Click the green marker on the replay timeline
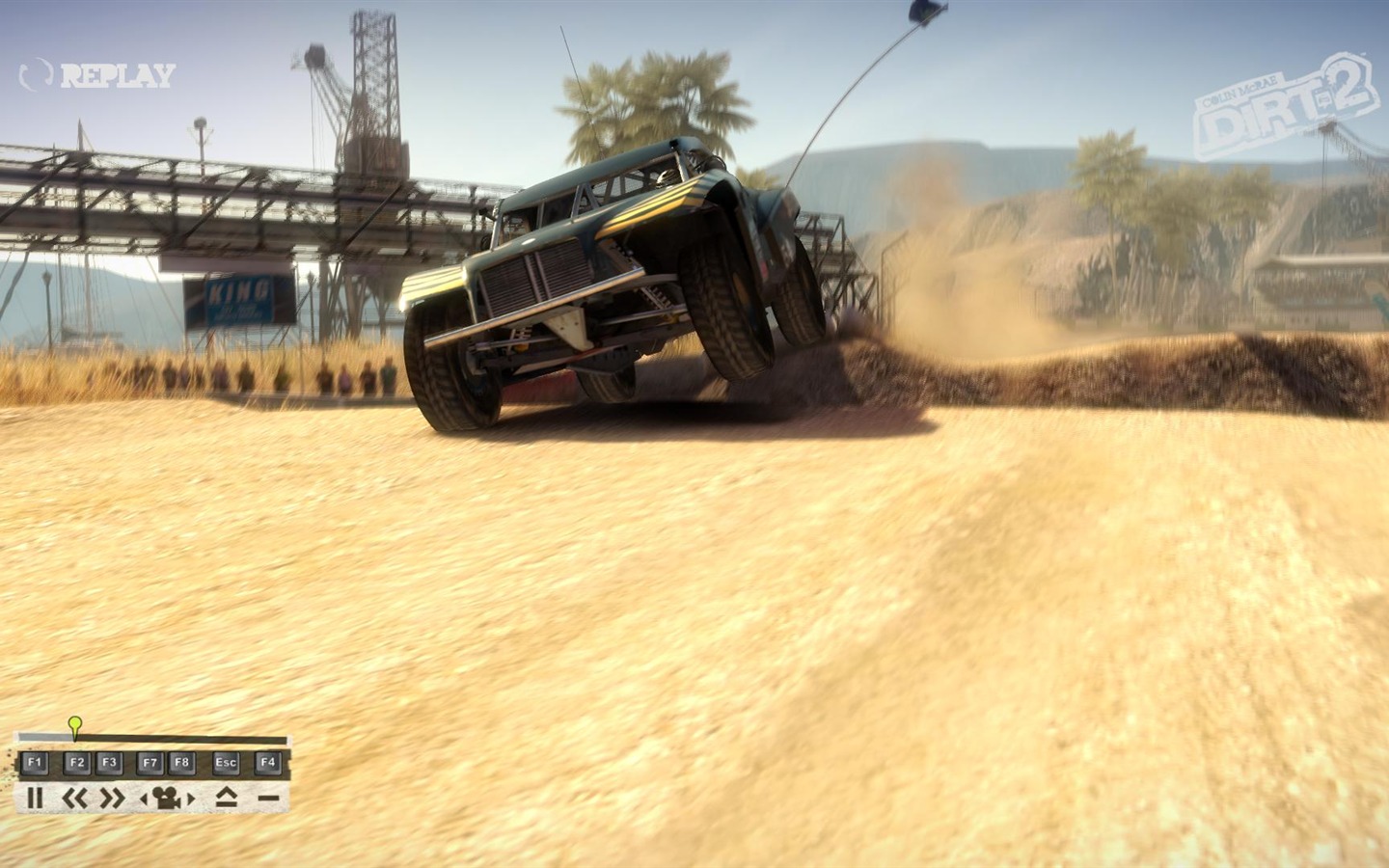 pyautogui.click(x=75, y=724)
